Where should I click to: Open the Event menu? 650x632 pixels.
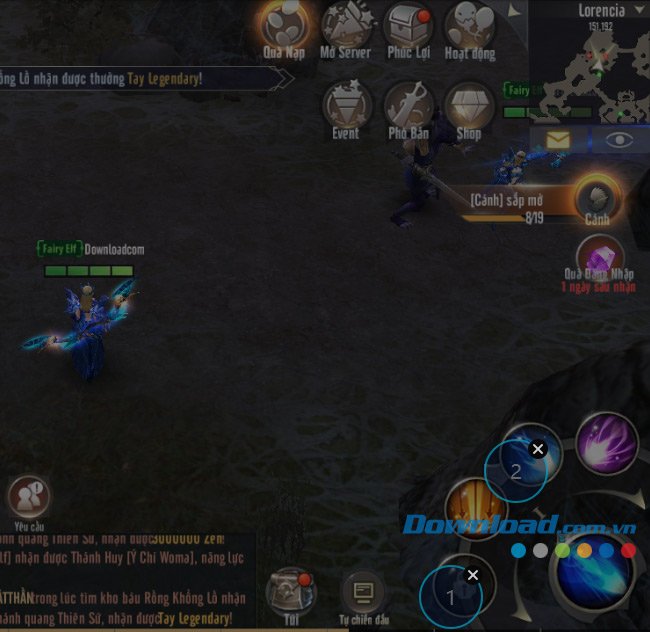click(346, 106)
